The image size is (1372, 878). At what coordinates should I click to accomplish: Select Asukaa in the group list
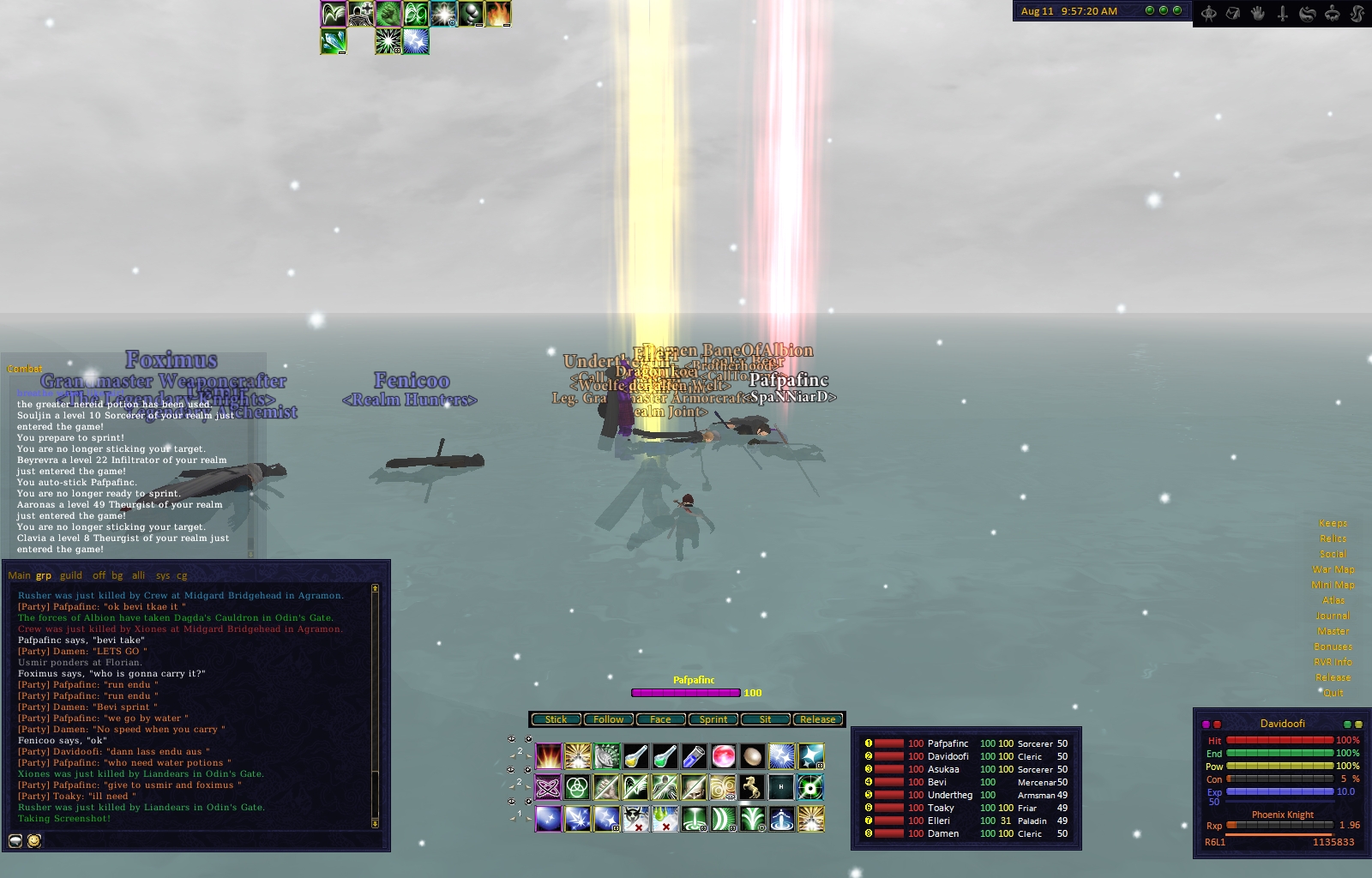pos(943,769)
